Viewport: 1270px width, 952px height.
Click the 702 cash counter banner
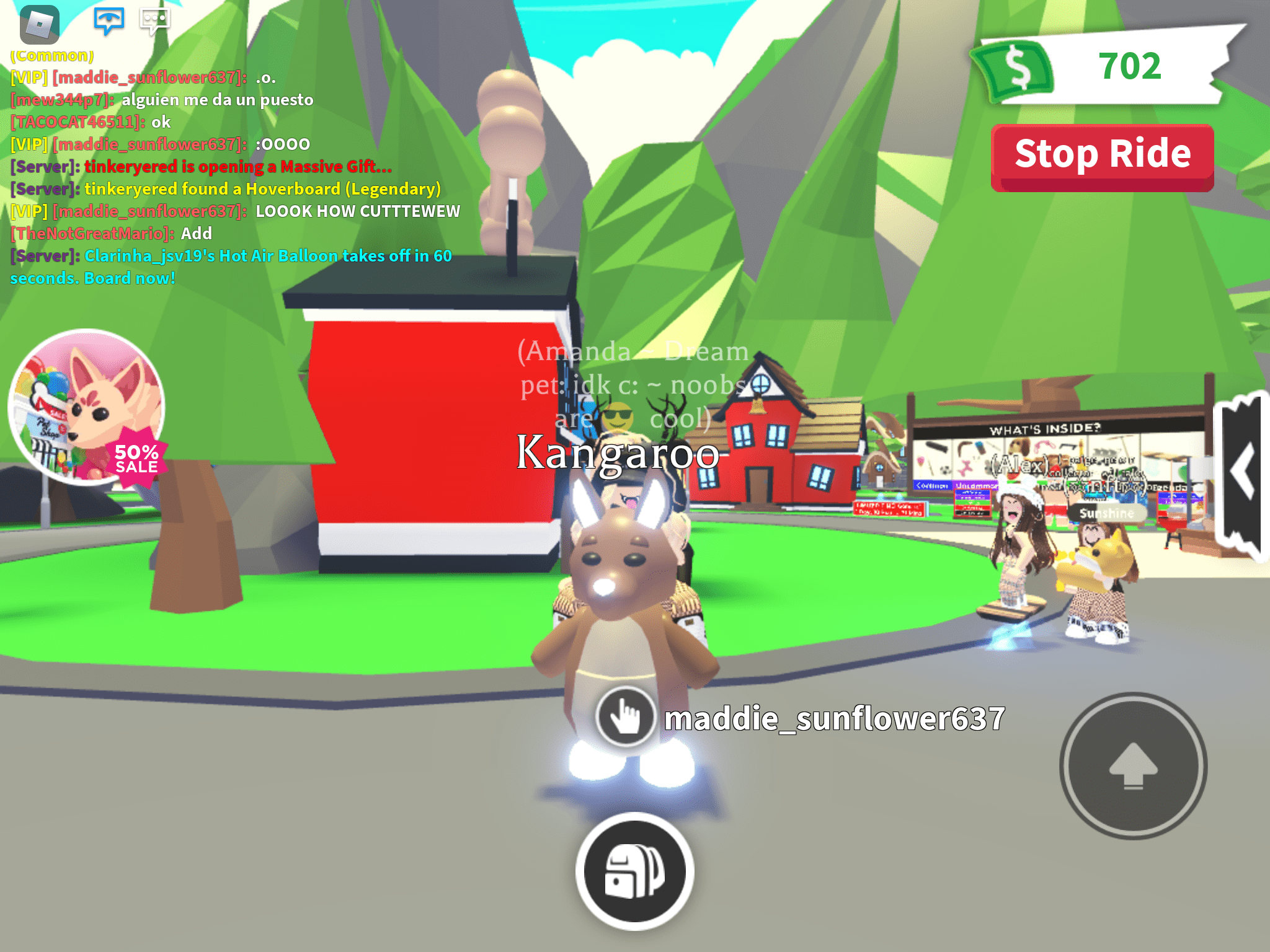coord(1130,66)
